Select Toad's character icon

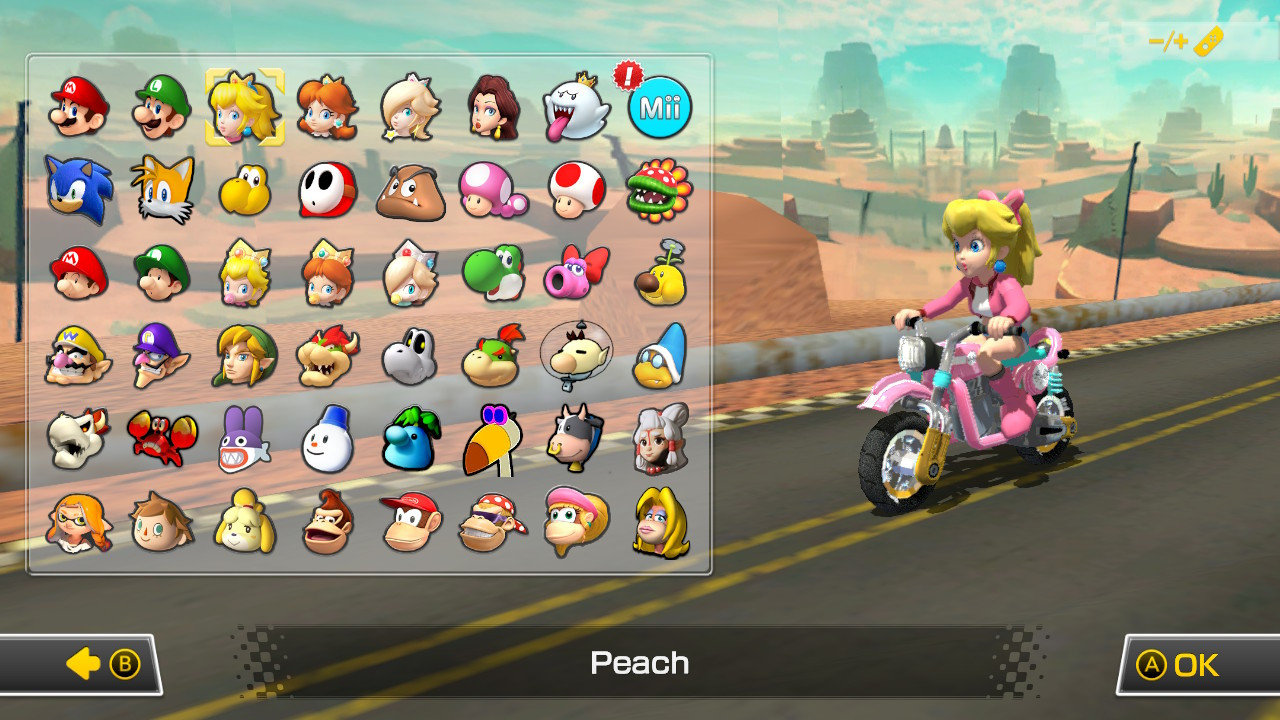575,190
